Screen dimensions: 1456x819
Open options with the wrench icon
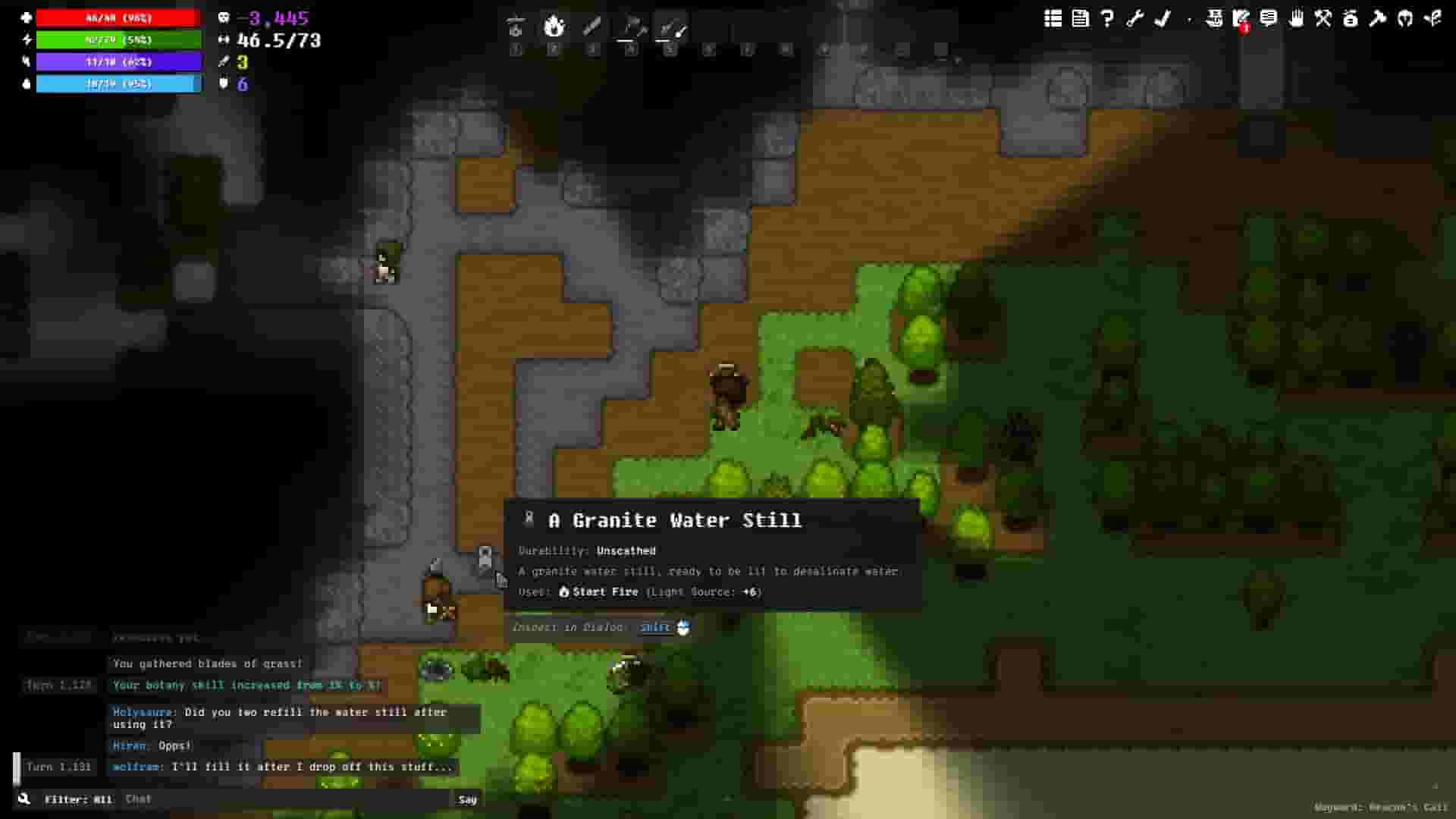tap(1134, 20)
